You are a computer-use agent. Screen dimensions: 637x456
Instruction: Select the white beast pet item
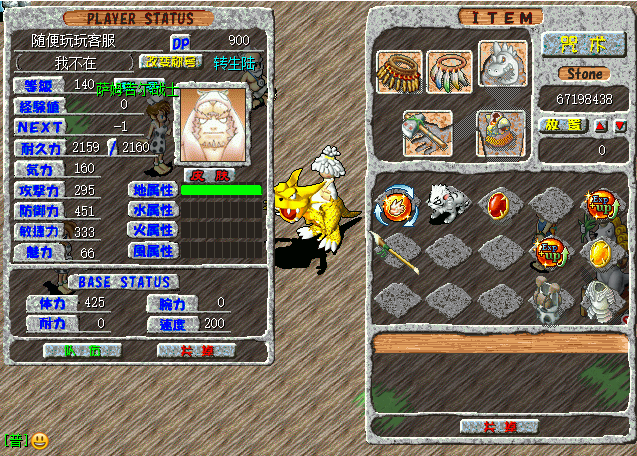point(444,203)
